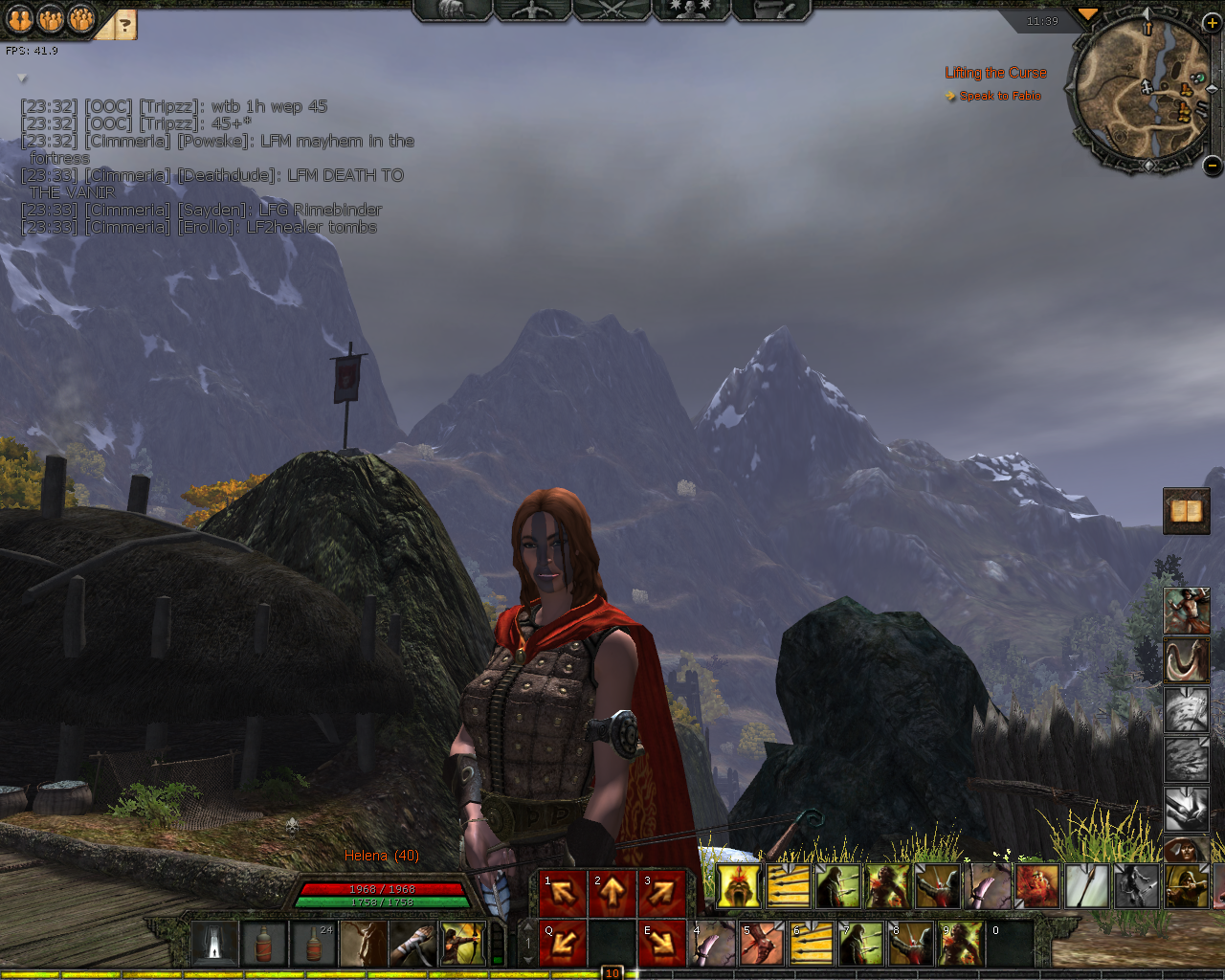Click the upper-left combo arrow in slot 1
The height and width of the screenshot is (980, 1225).
point(563,894)
